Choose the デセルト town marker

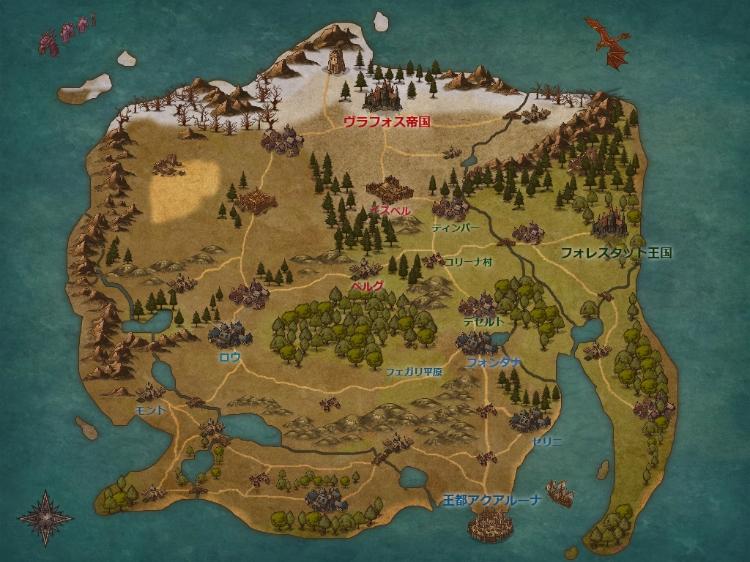click(x=483, y=322)
